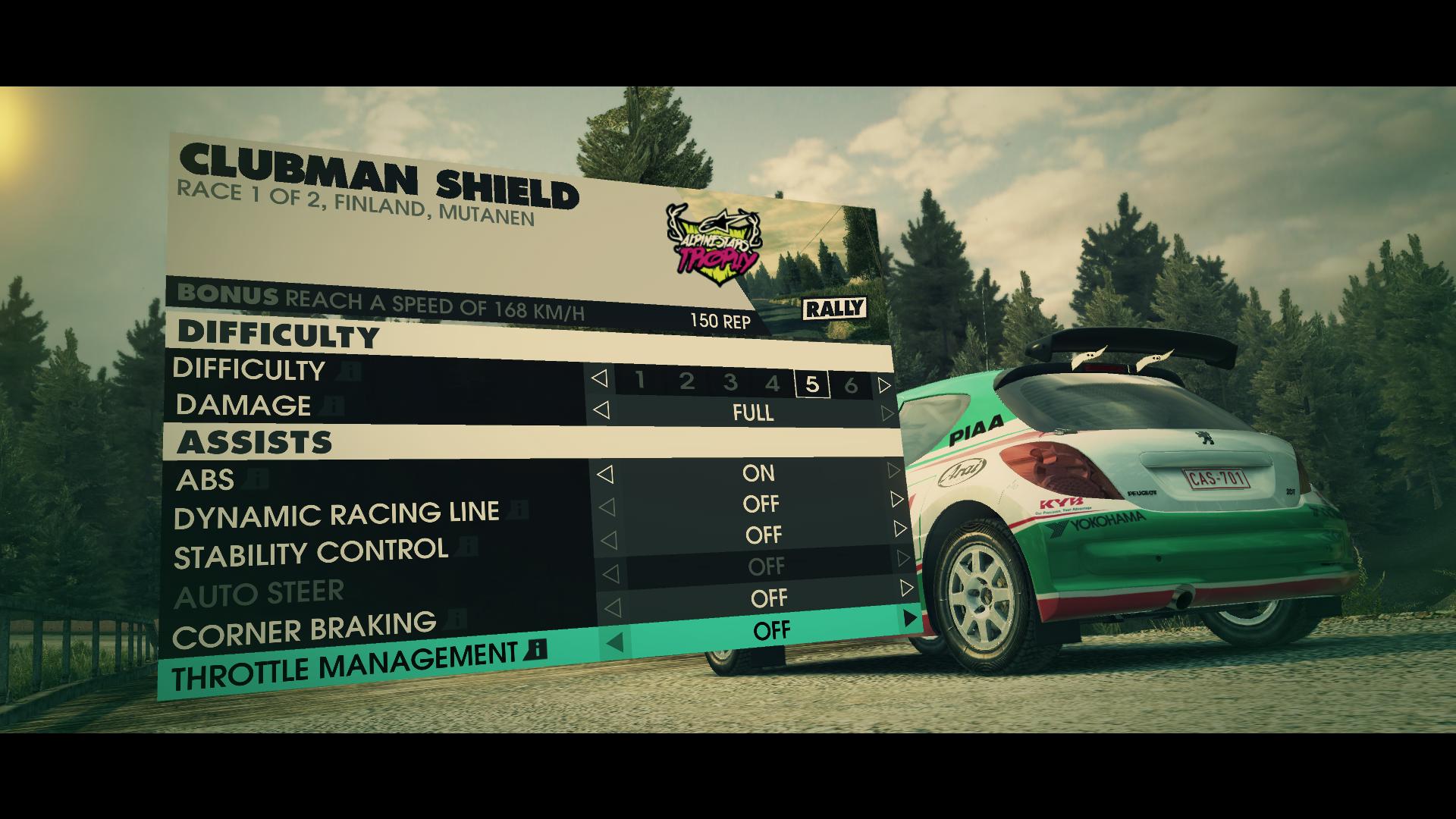This screenshot has height=819, width=1456.
Task: Choose difficulty level 3
Action: [730, 382]
